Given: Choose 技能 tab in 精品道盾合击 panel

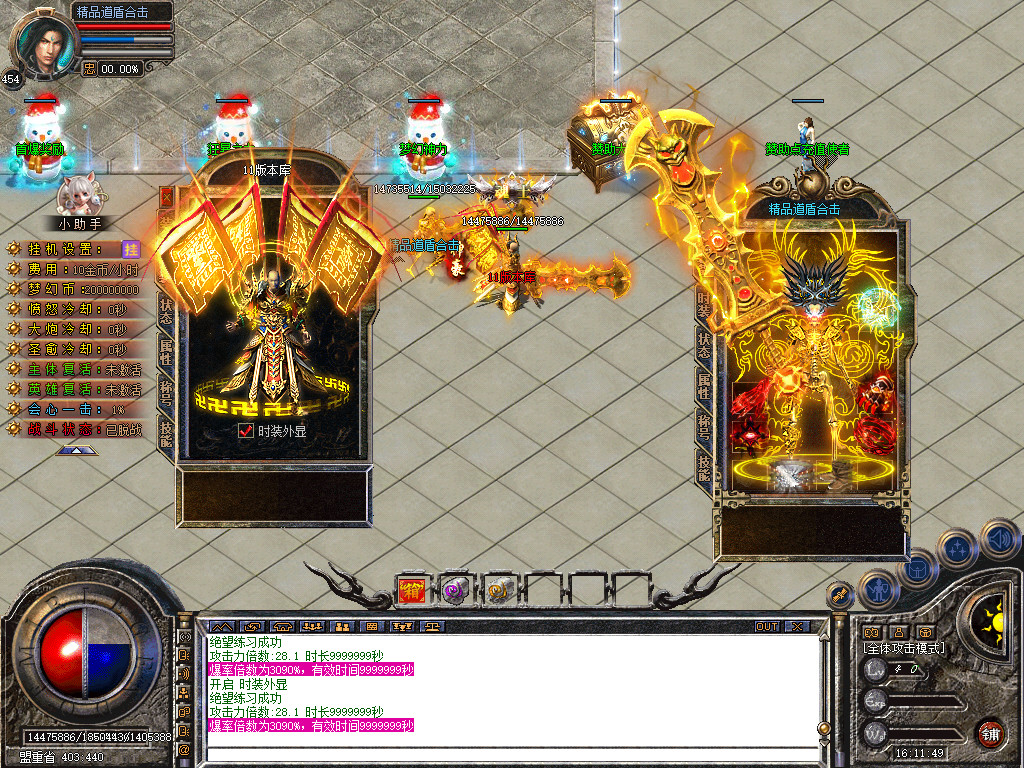Looking at the screenshot, I should click(704, 467).
